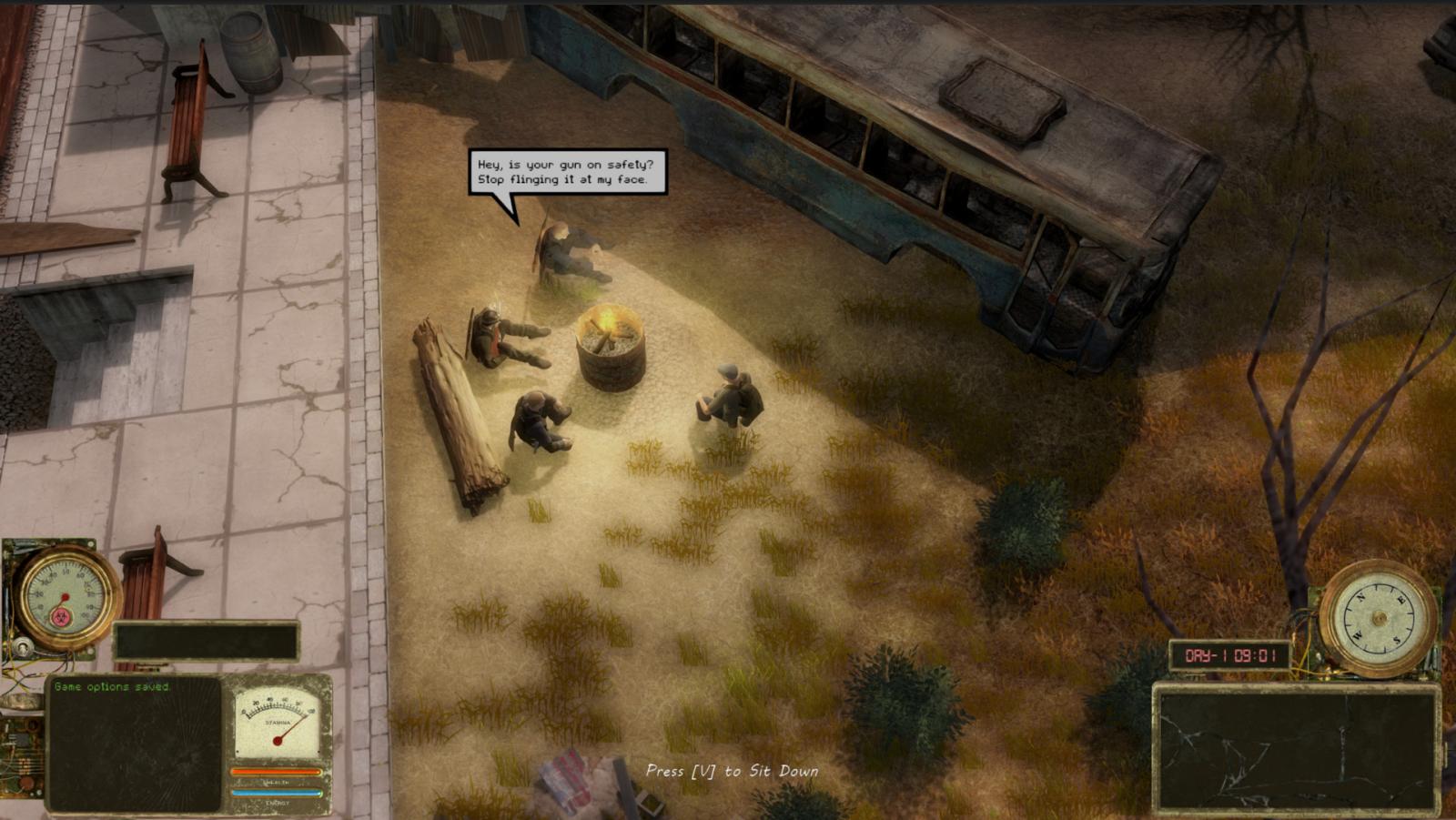This screenshot has height=820, width=1456.
Task: Click the brass compass dial
Action: point(1377,619)
